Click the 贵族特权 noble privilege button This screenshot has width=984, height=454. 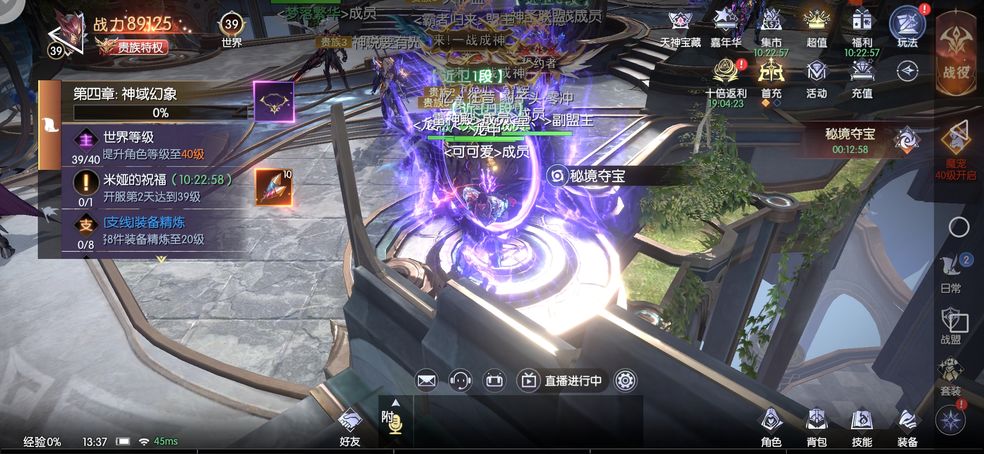pyautogui.click(x=133, y=46)
